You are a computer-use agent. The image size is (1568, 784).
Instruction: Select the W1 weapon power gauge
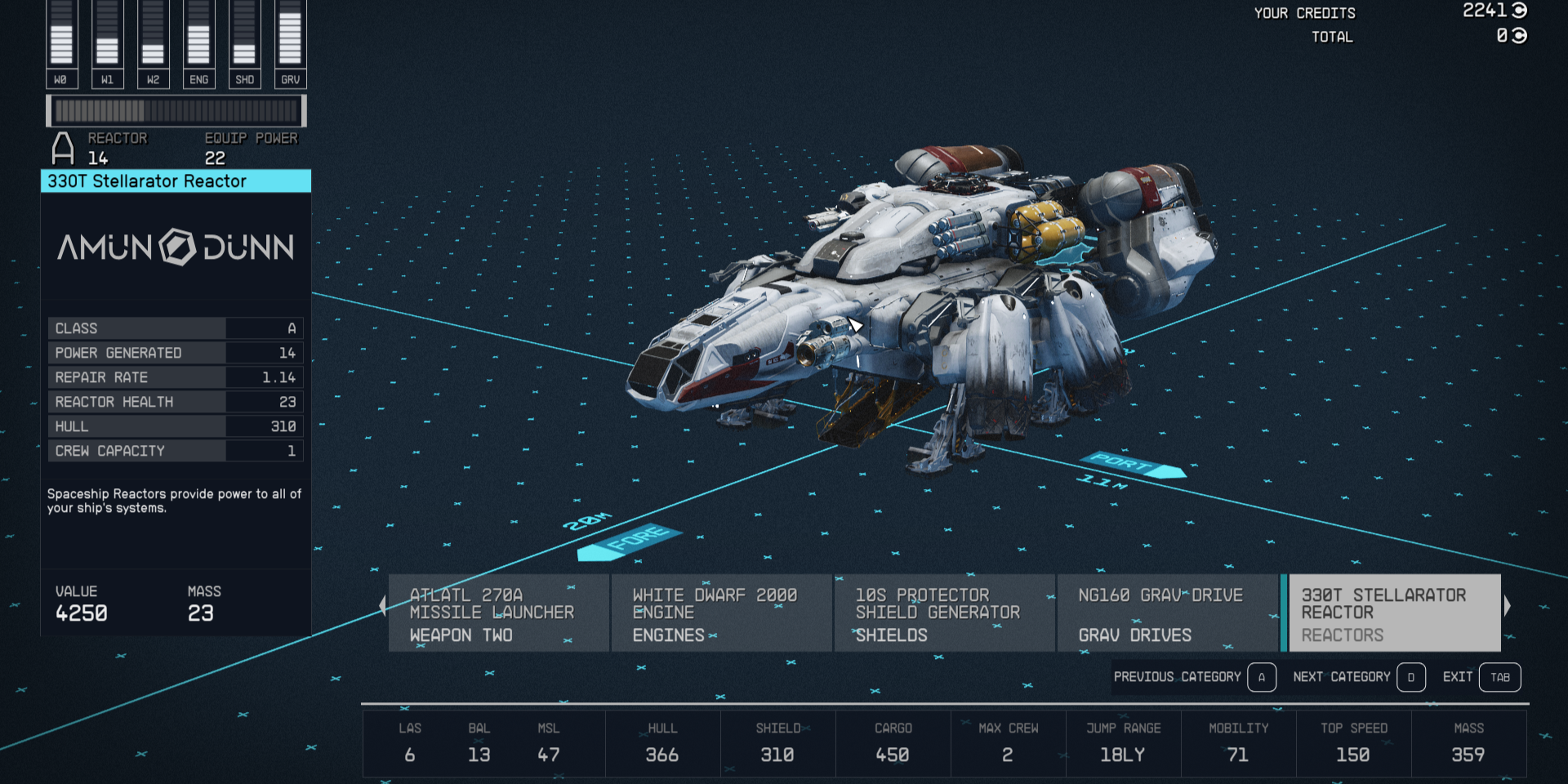pos(107,41)
